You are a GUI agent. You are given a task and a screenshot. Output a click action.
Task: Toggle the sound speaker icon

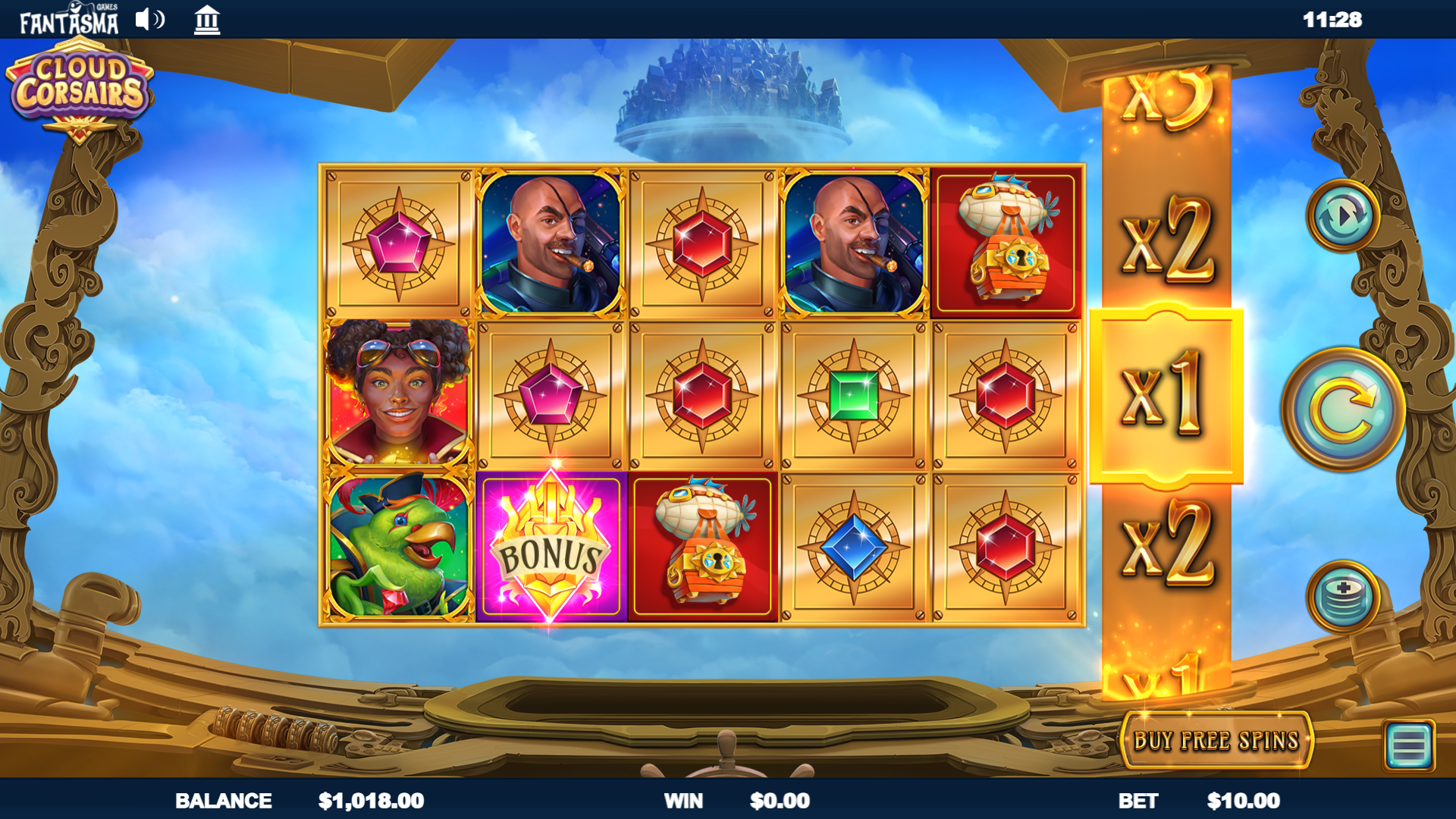pyautogui.click(x=149, y=20)
